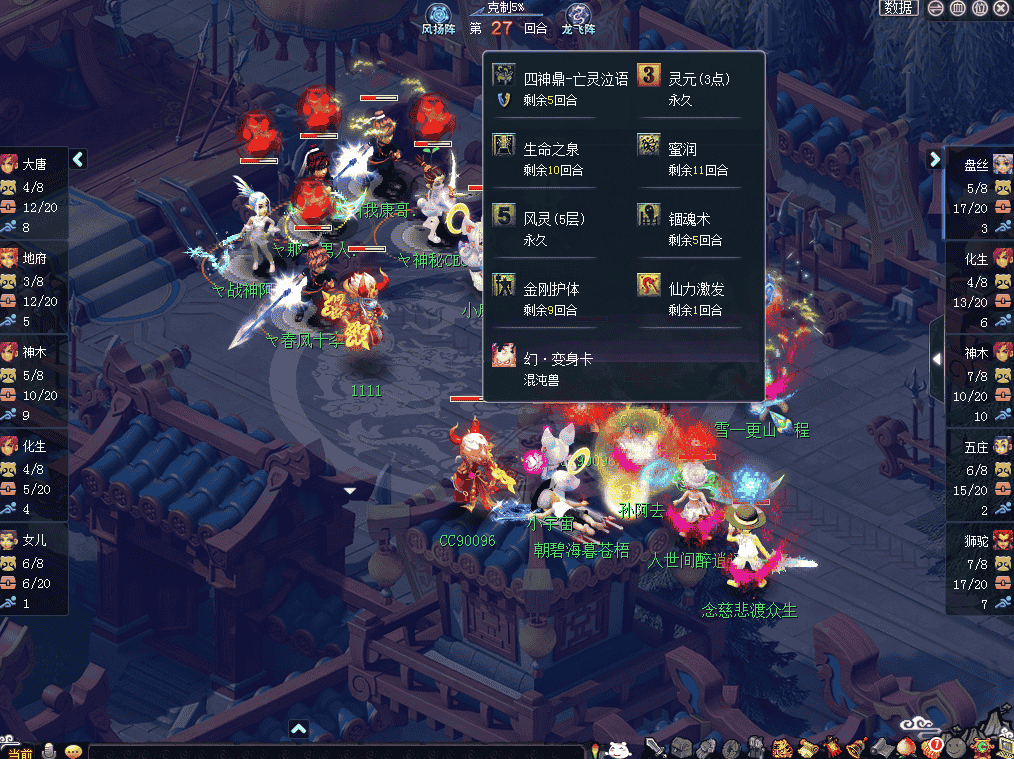Expand the chat box upward arrow
1014x759 pixels.
298,728
